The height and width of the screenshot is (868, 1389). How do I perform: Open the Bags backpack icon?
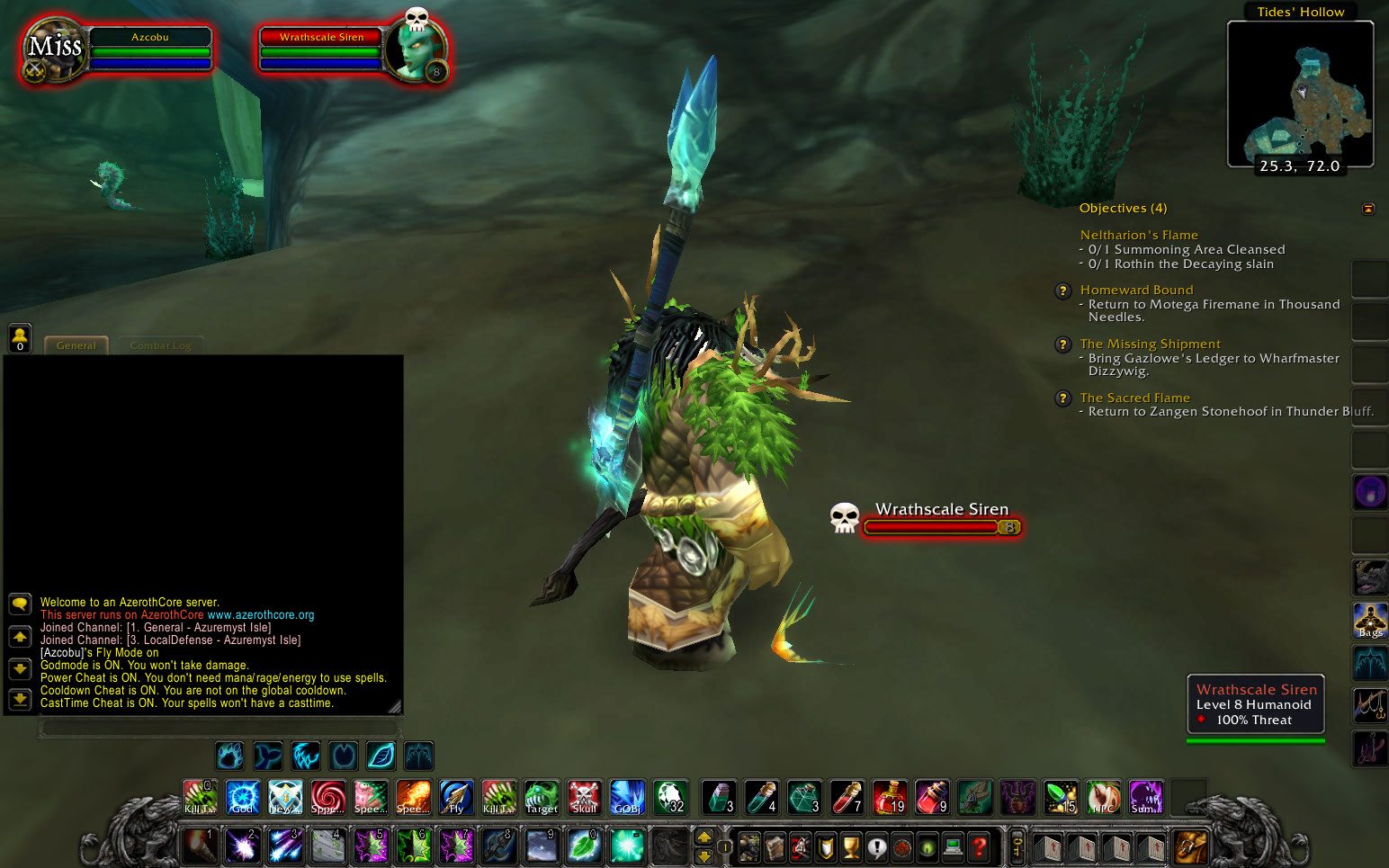click(1369, 622)
